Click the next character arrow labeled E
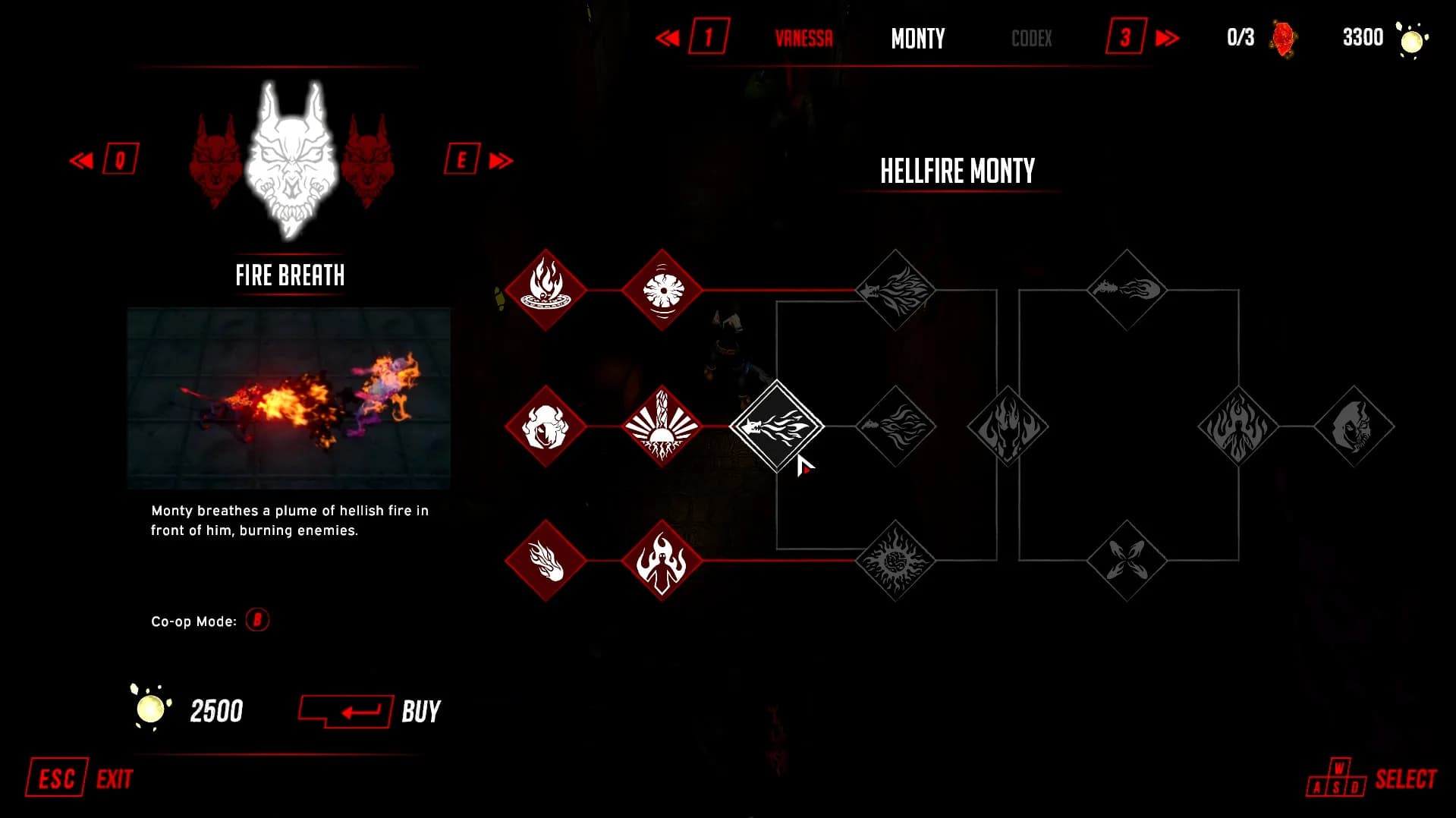 coord(478,160)
